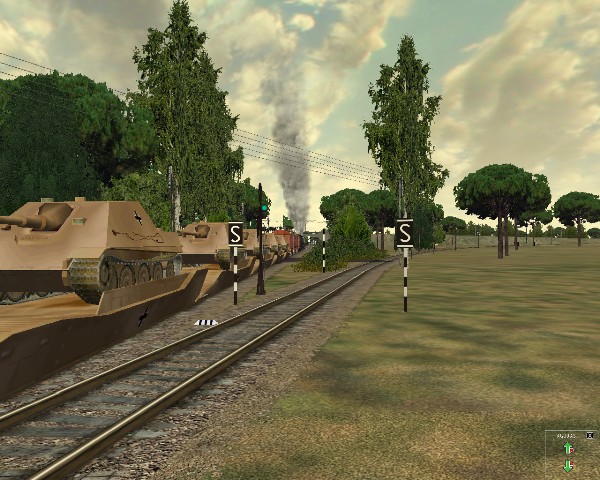The height and width of the screenshot is (480, 600).
Task: Click the green up arrow icon
Action: pos(568,449)
